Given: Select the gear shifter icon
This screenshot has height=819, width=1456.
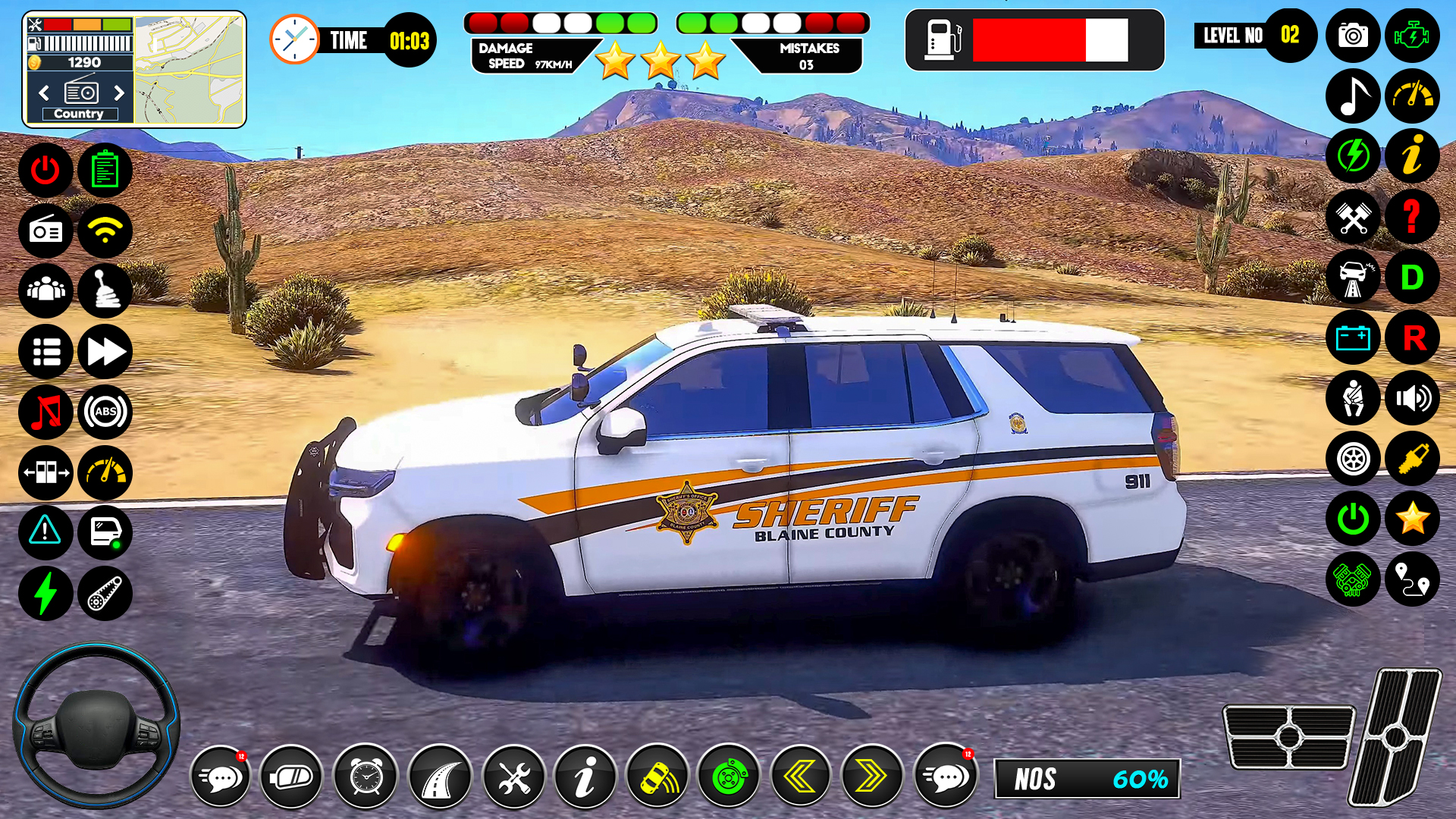Looking at the screenshot, I should (x=105, y=291).
